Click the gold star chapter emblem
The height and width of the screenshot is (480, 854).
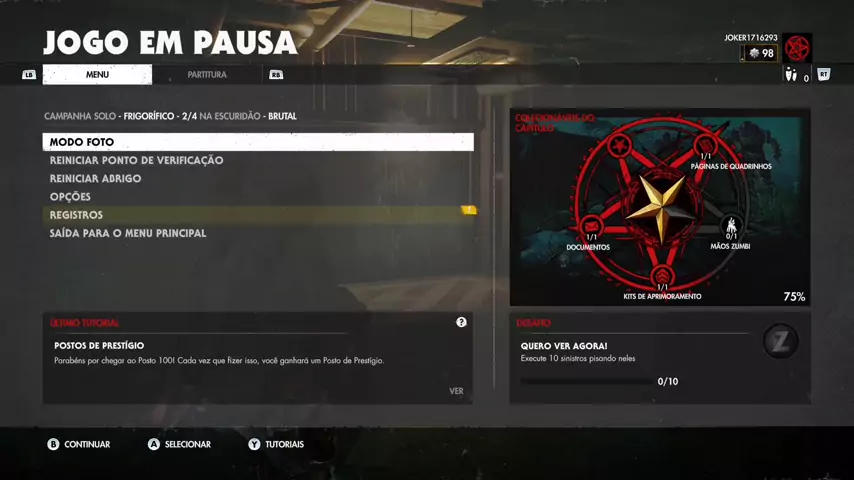661,205
